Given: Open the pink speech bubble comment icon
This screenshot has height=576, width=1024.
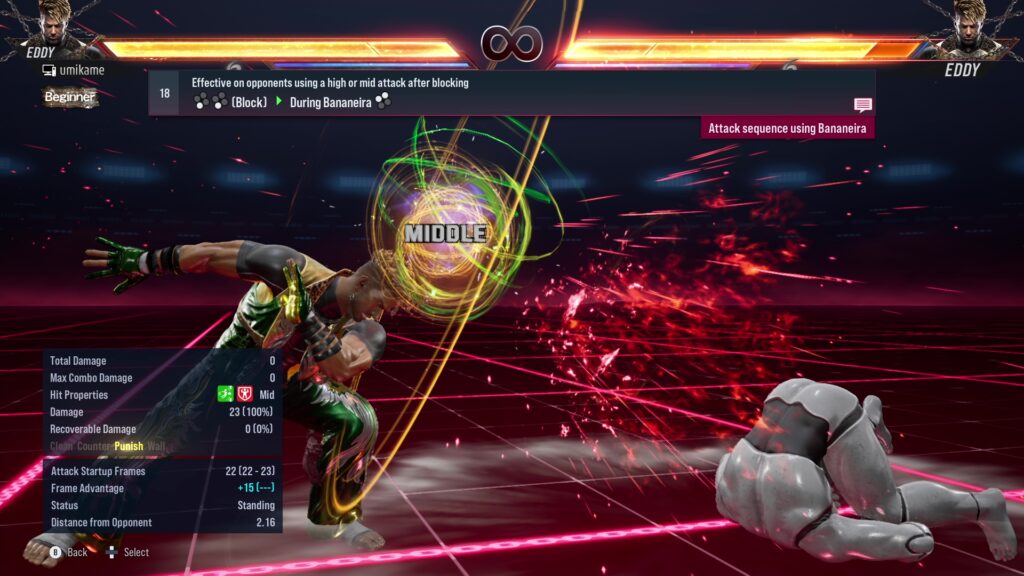Looking at the screenshot, I should coord(863,105).
